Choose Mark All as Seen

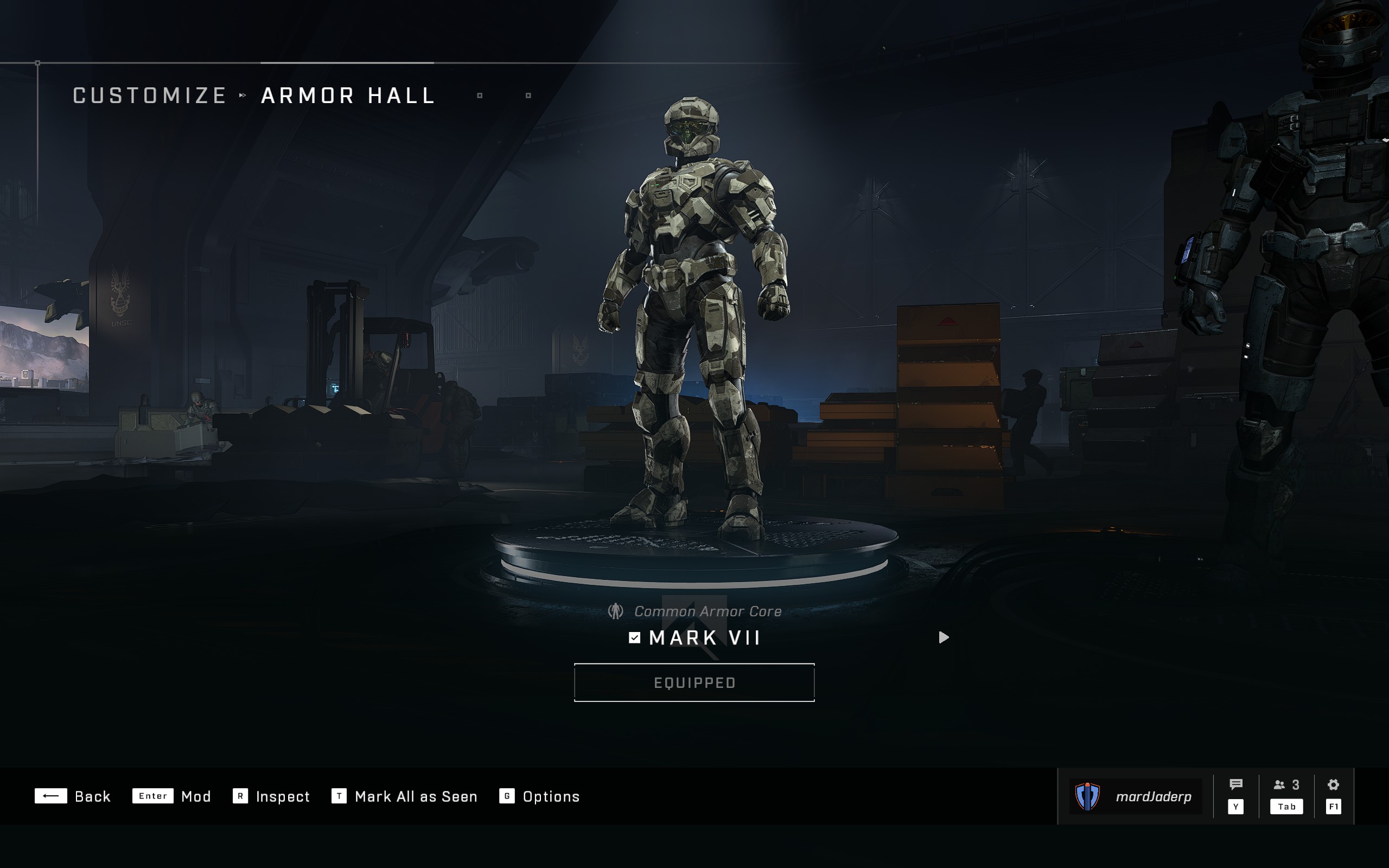405,796
